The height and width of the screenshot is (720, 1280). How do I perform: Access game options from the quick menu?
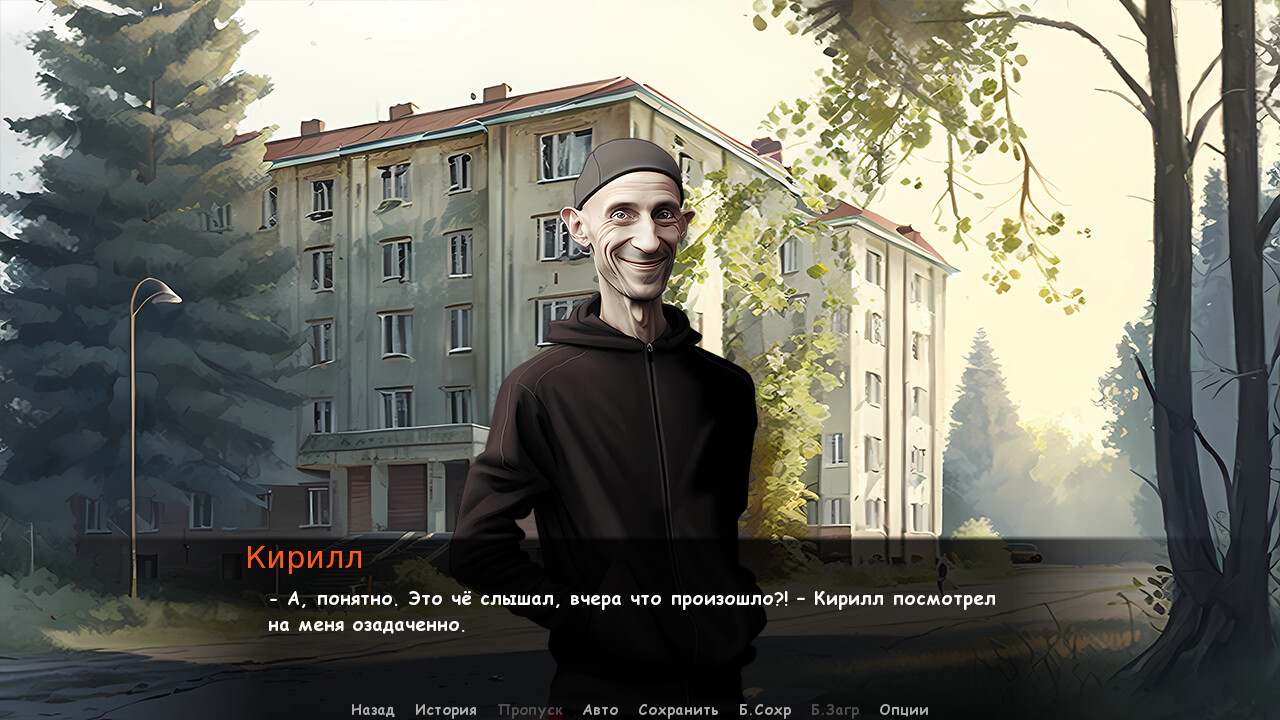[904, 709]
